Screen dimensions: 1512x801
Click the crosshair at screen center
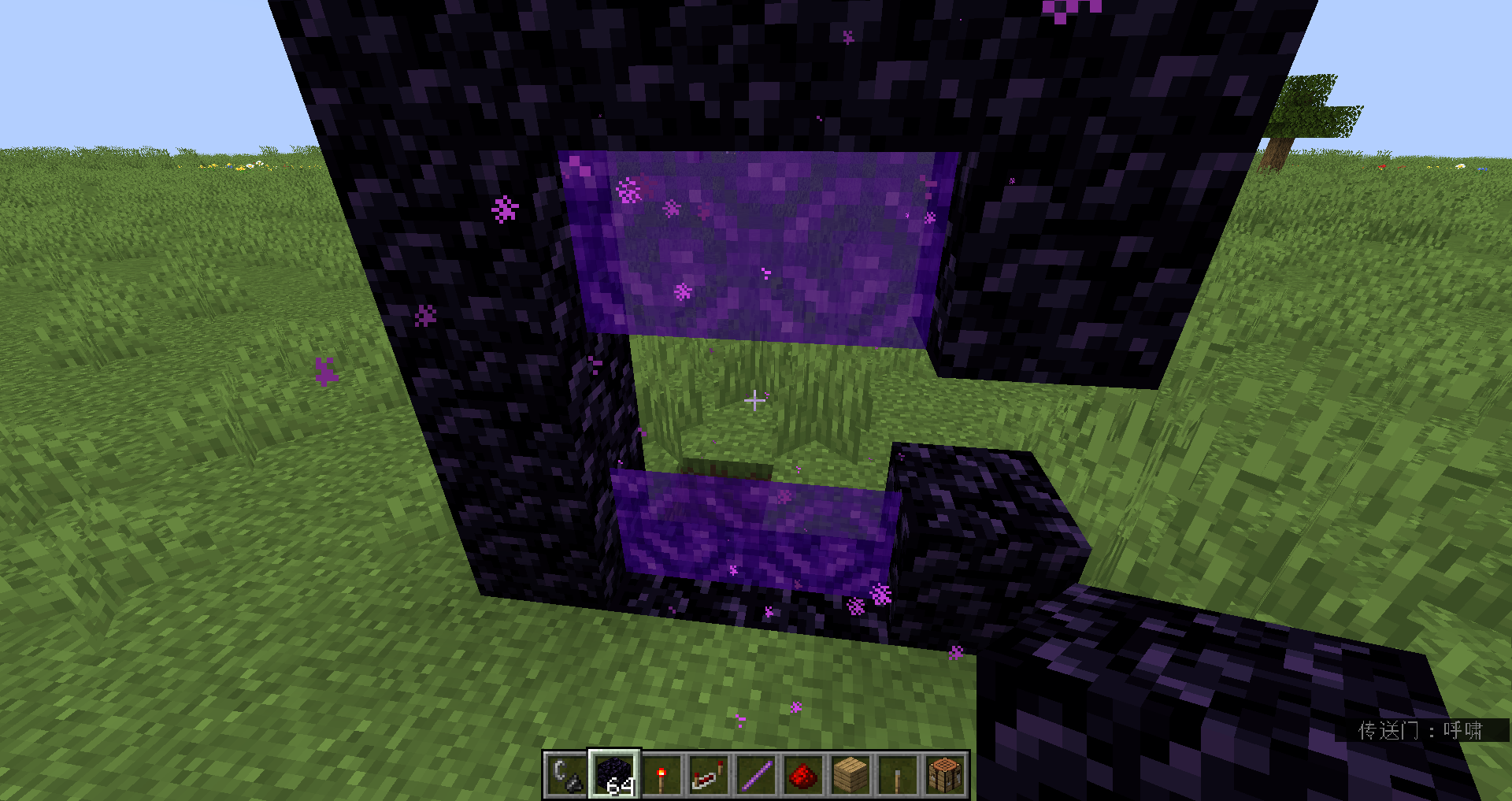point(754,400)
